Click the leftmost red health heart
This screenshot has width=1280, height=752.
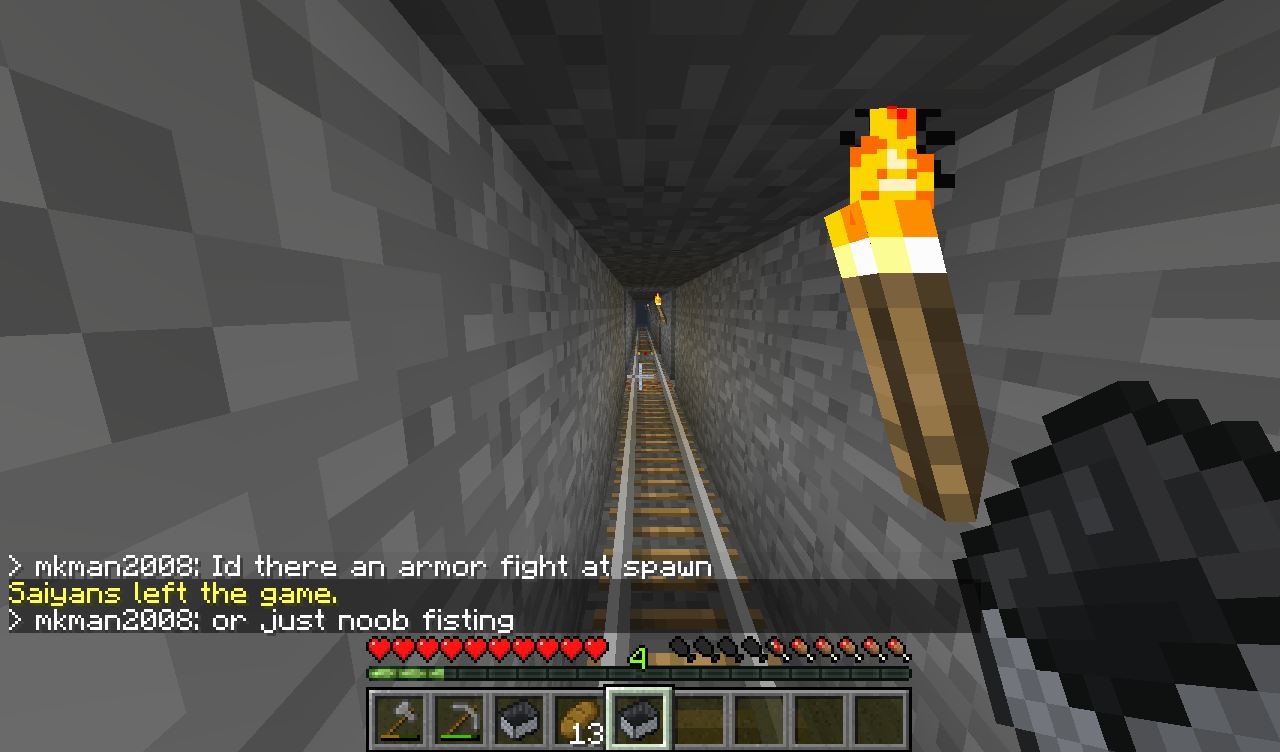378,650
